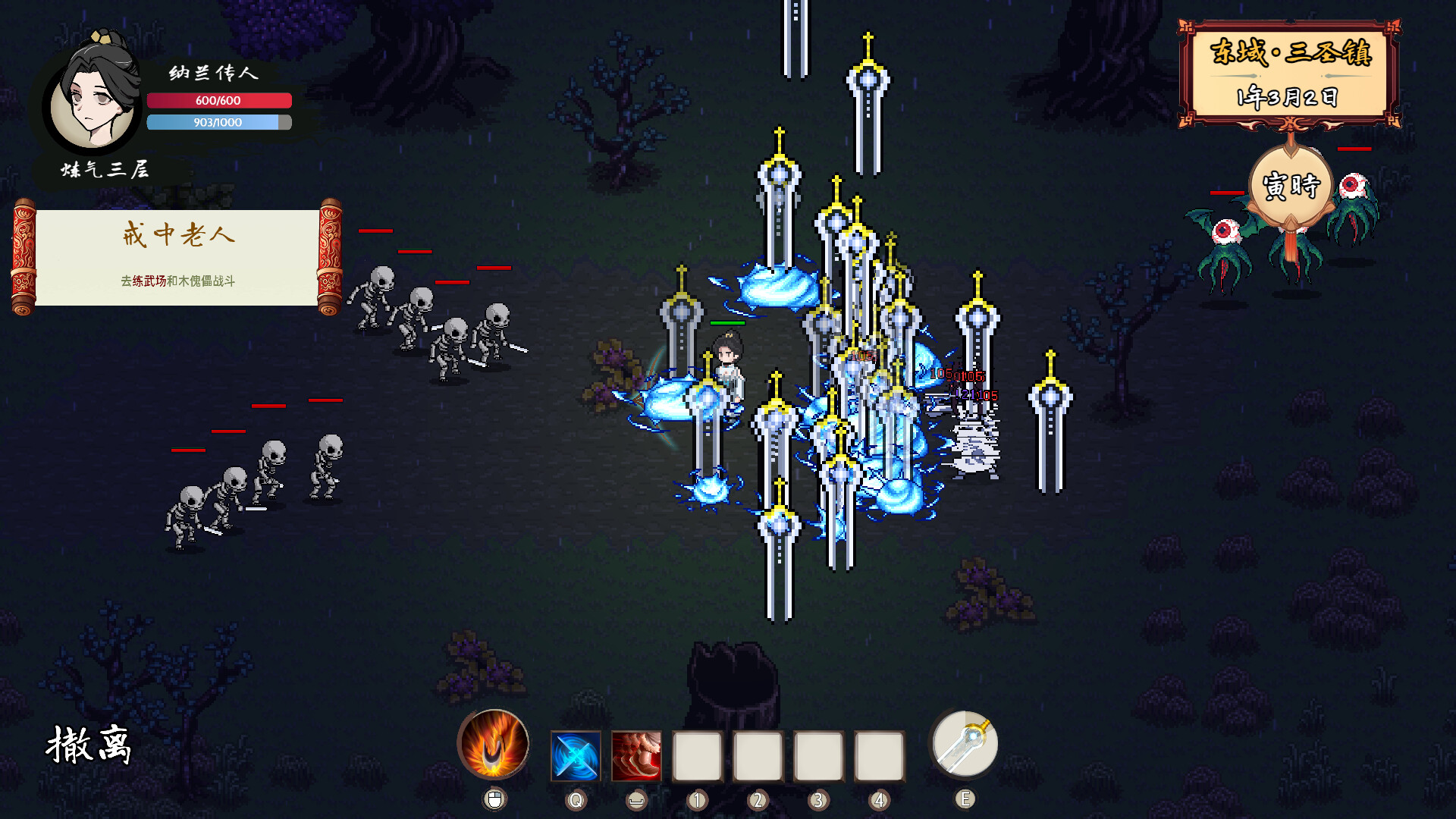
Task: Trigger the red boots dash skill
Action: coord(637,756)
